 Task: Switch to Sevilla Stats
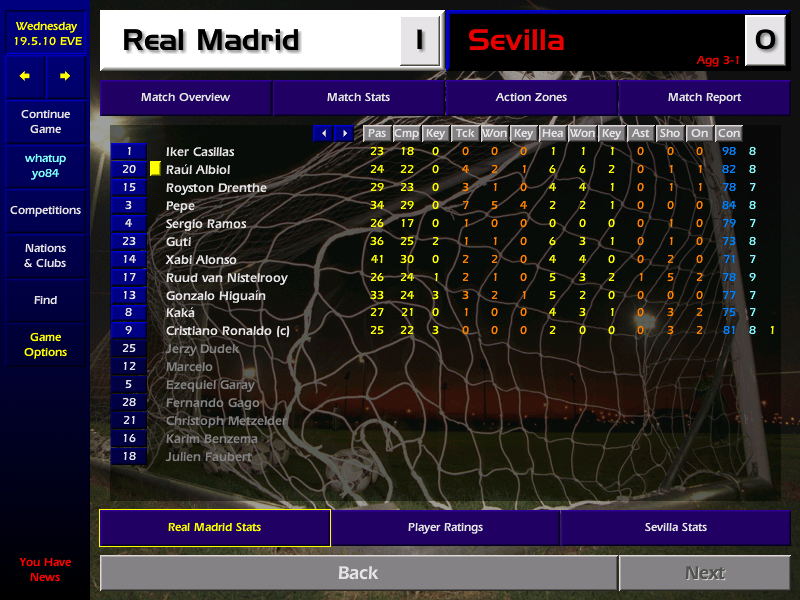click(675, 527)
